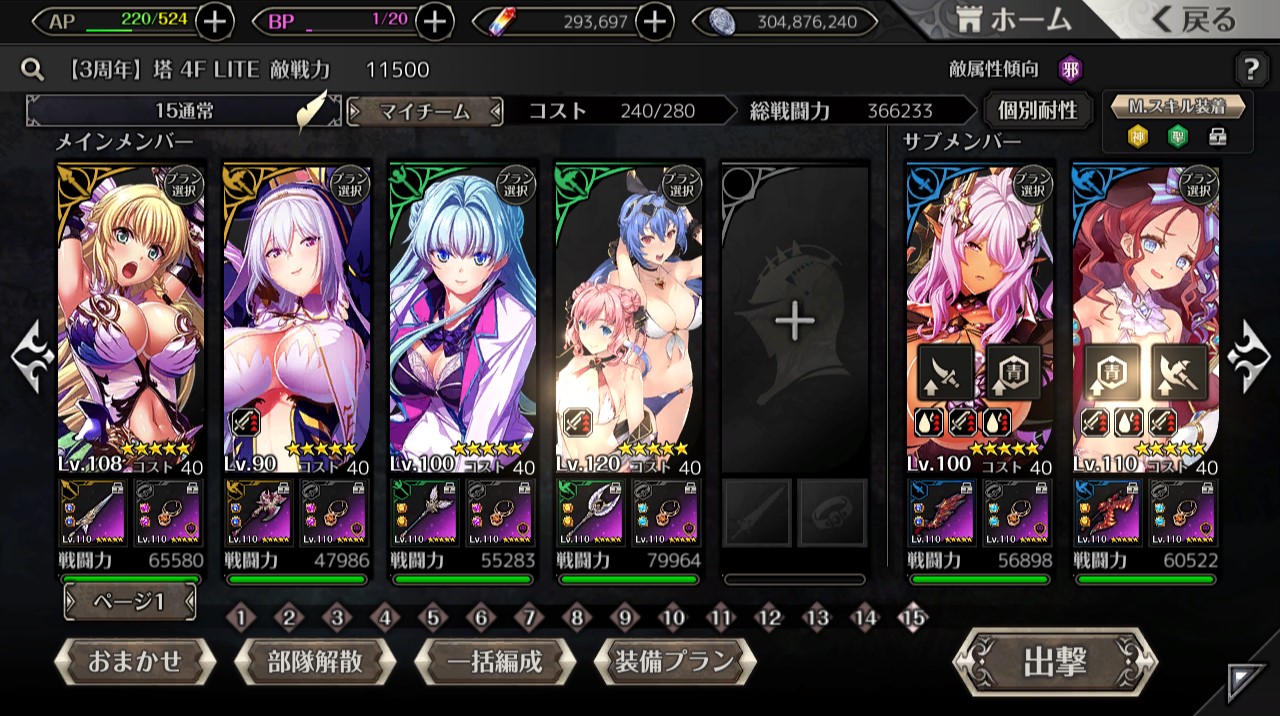Launch the battle with 出撃 button
This screenshot has height=716, width=1280.
[x=1055, y=661]
